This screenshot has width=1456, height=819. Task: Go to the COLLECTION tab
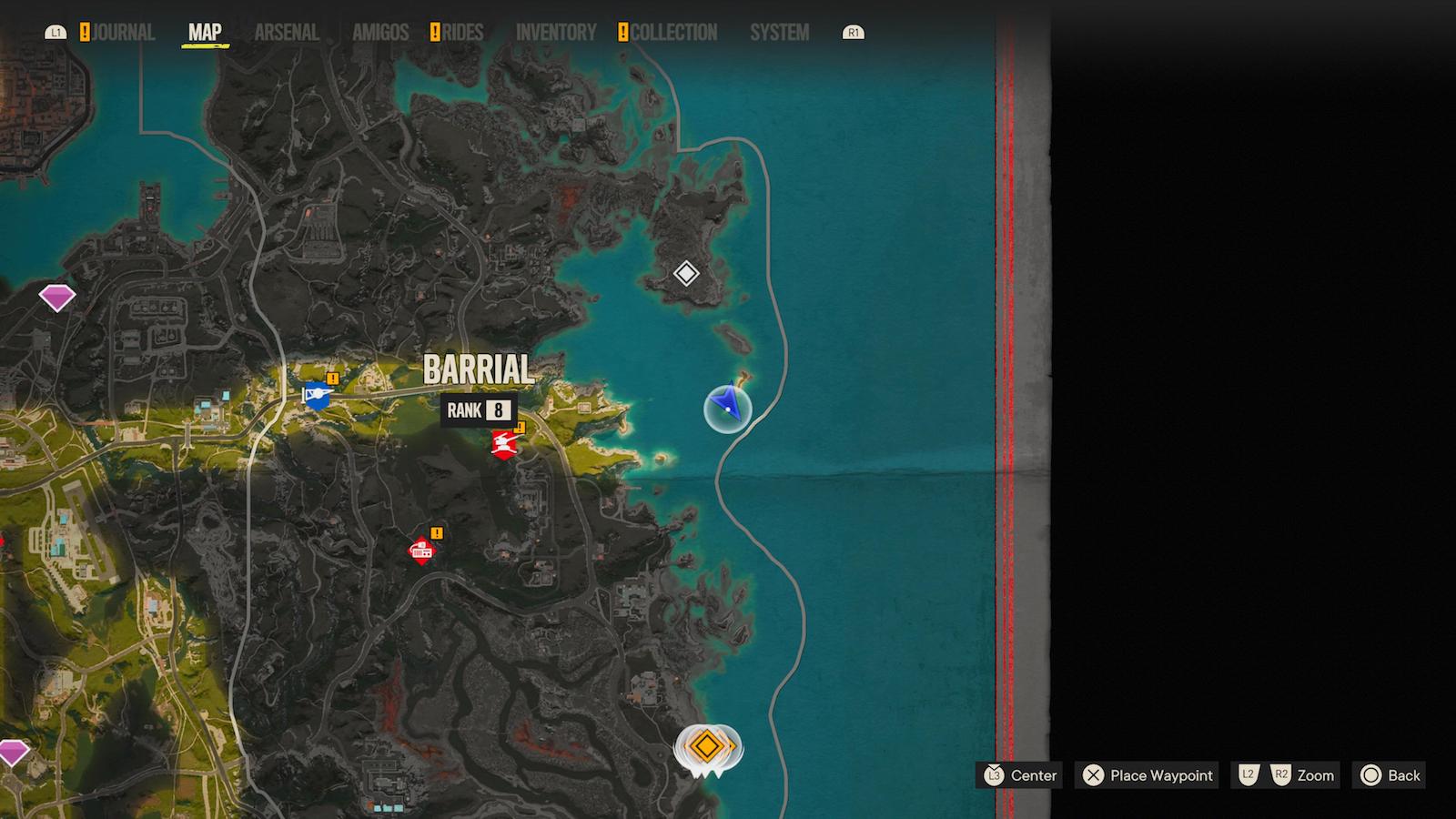point(673,30)
